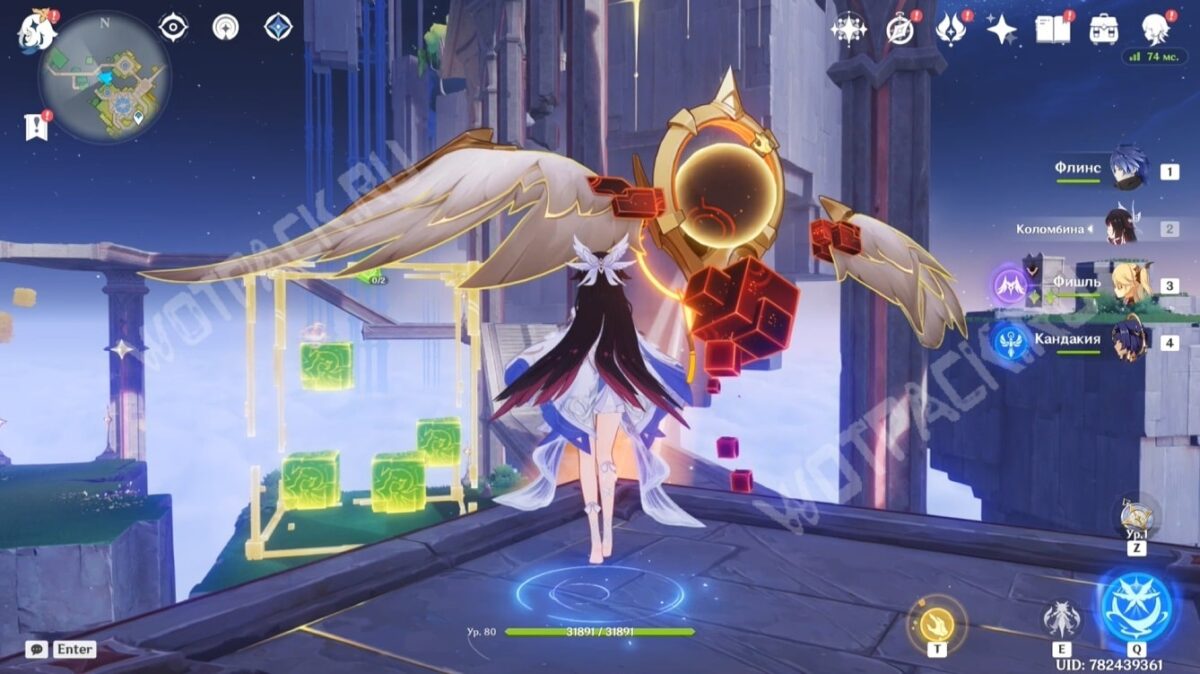Switch to party member Флинс

[x=1128, y=170]
